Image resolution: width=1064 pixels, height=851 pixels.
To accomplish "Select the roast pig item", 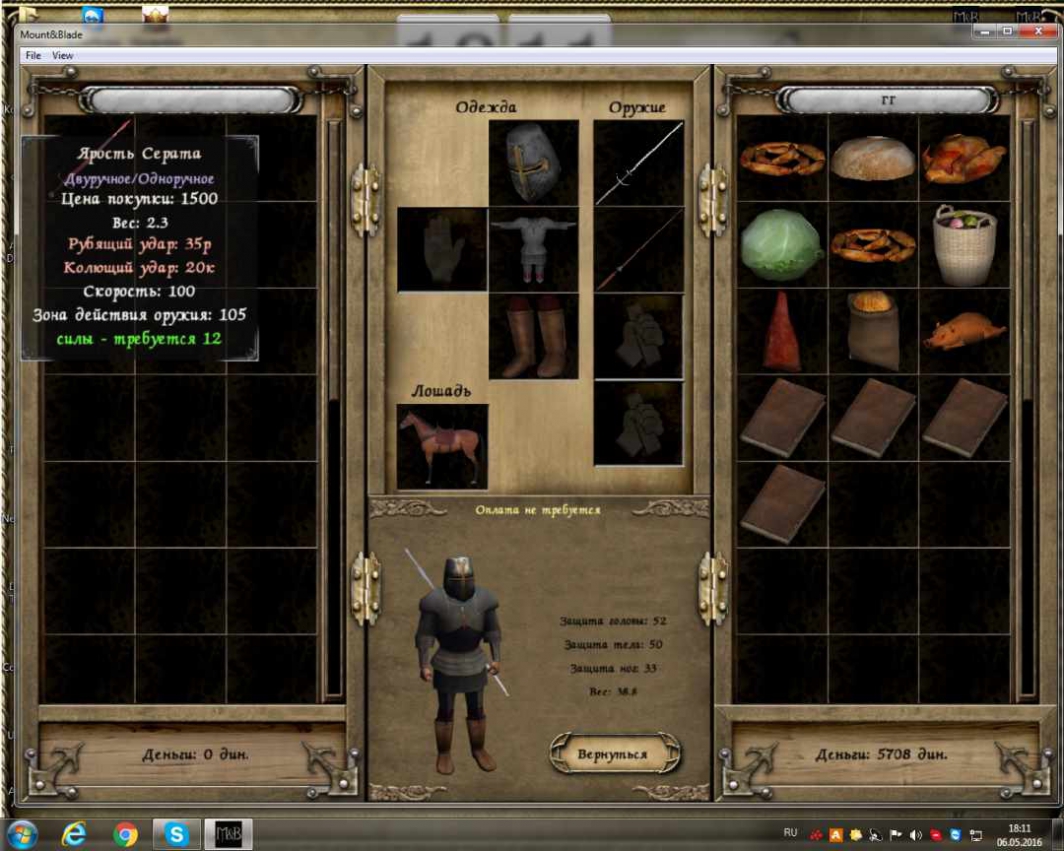I will (964, 332).
